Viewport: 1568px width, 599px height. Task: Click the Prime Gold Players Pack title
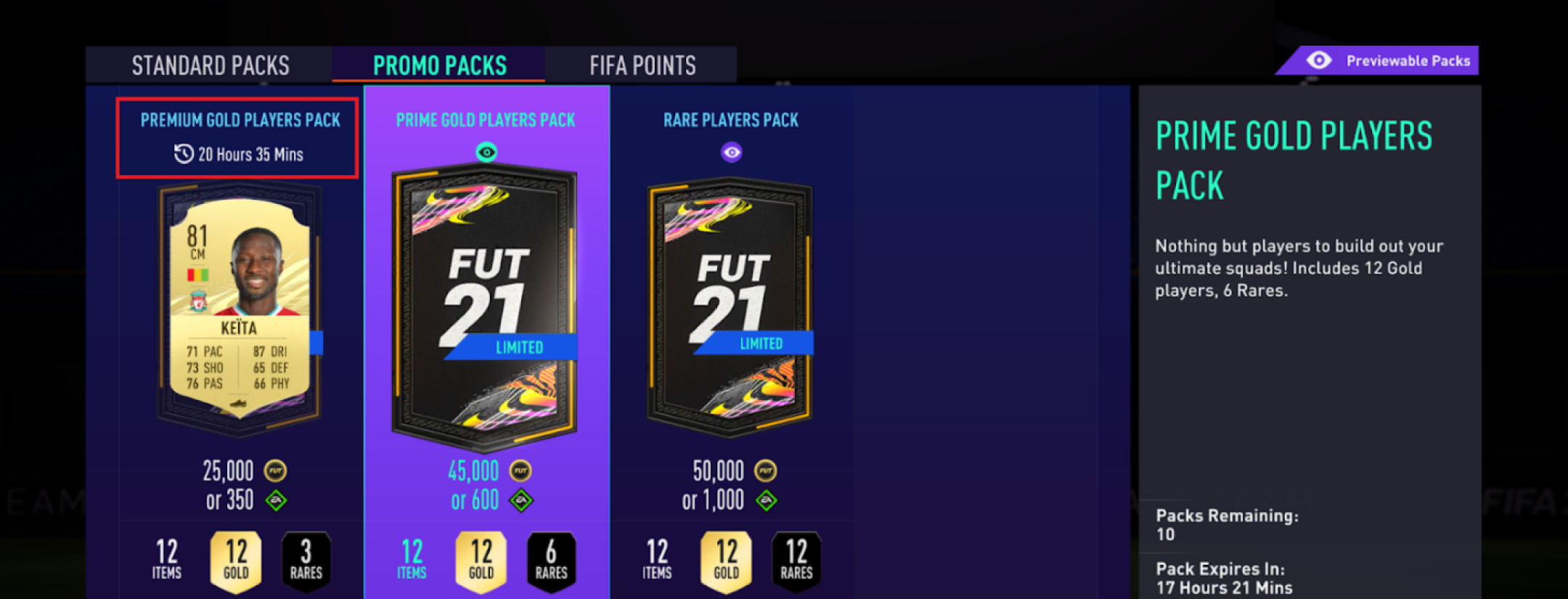click(483, 120)
